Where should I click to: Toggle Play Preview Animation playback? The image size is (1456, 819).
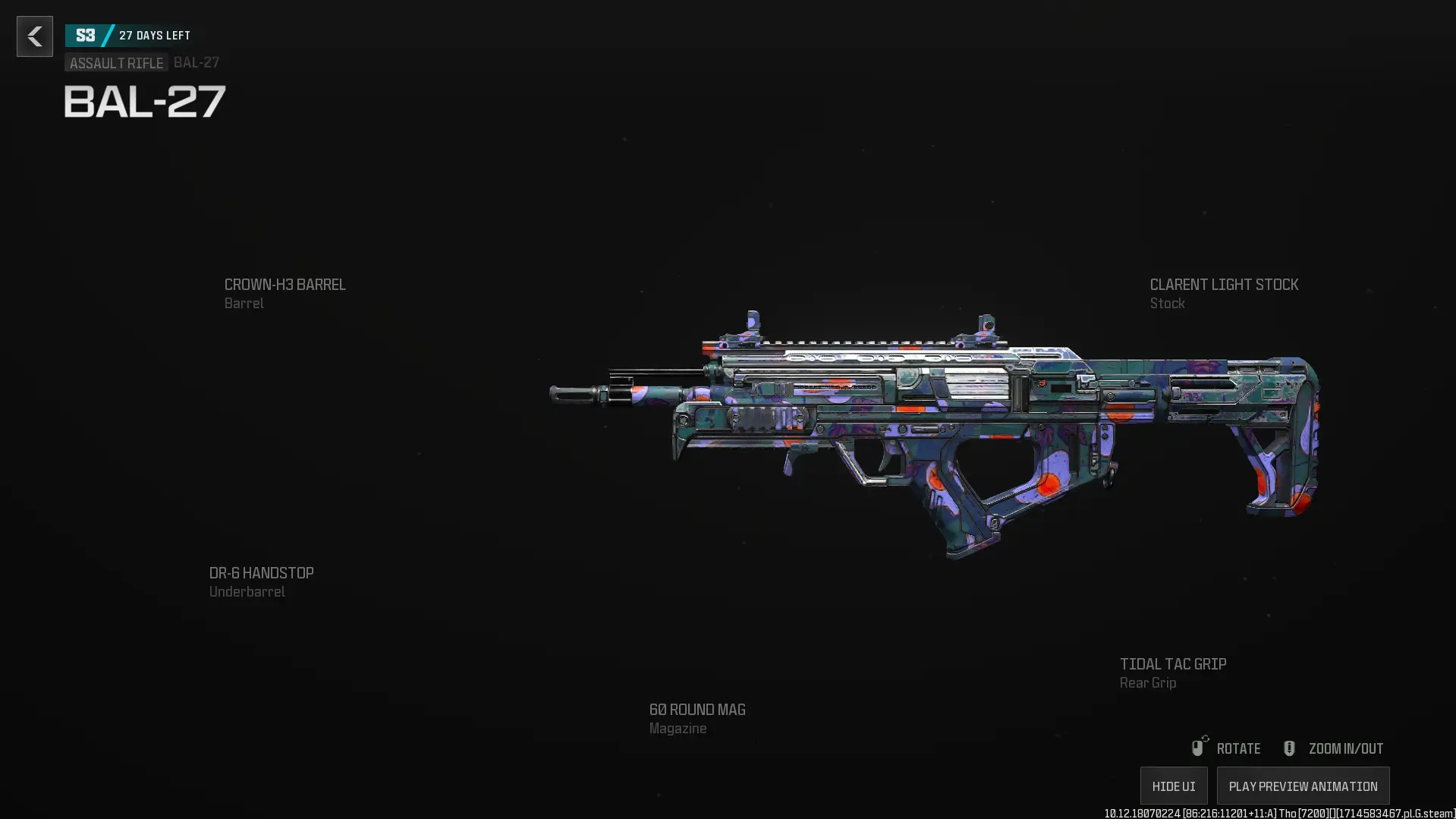[x=1302, y=786]
